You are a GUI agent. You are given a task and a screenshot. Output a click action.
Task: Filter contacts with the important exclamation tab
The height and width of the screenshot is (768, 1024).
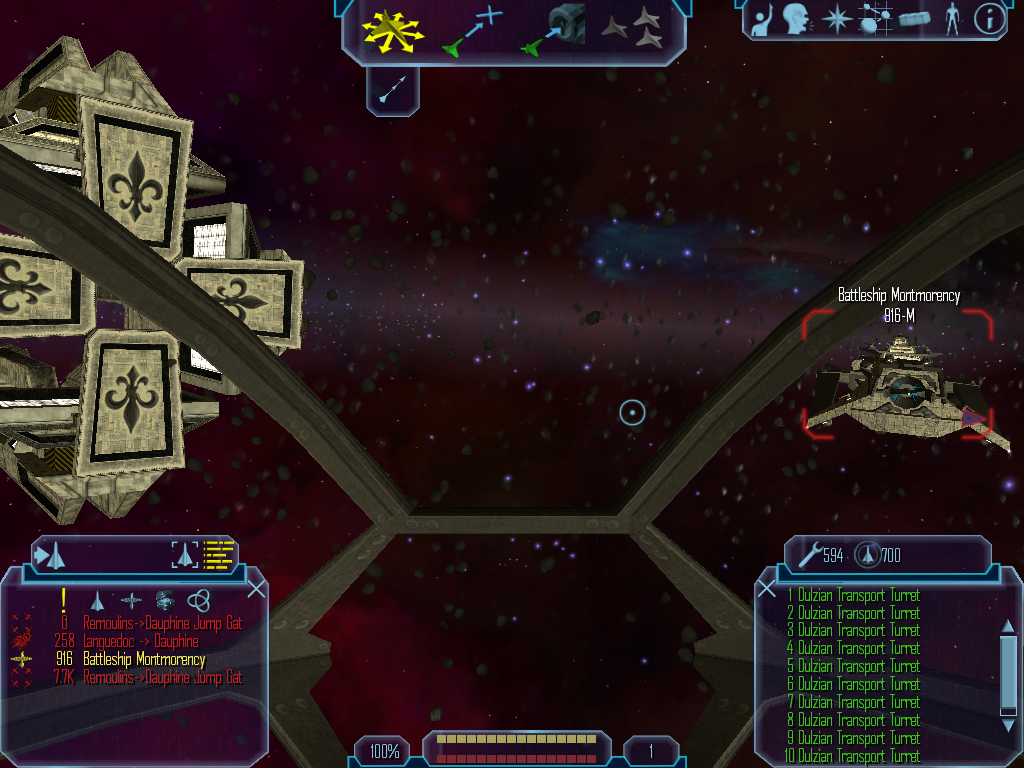tap(64, 599)
